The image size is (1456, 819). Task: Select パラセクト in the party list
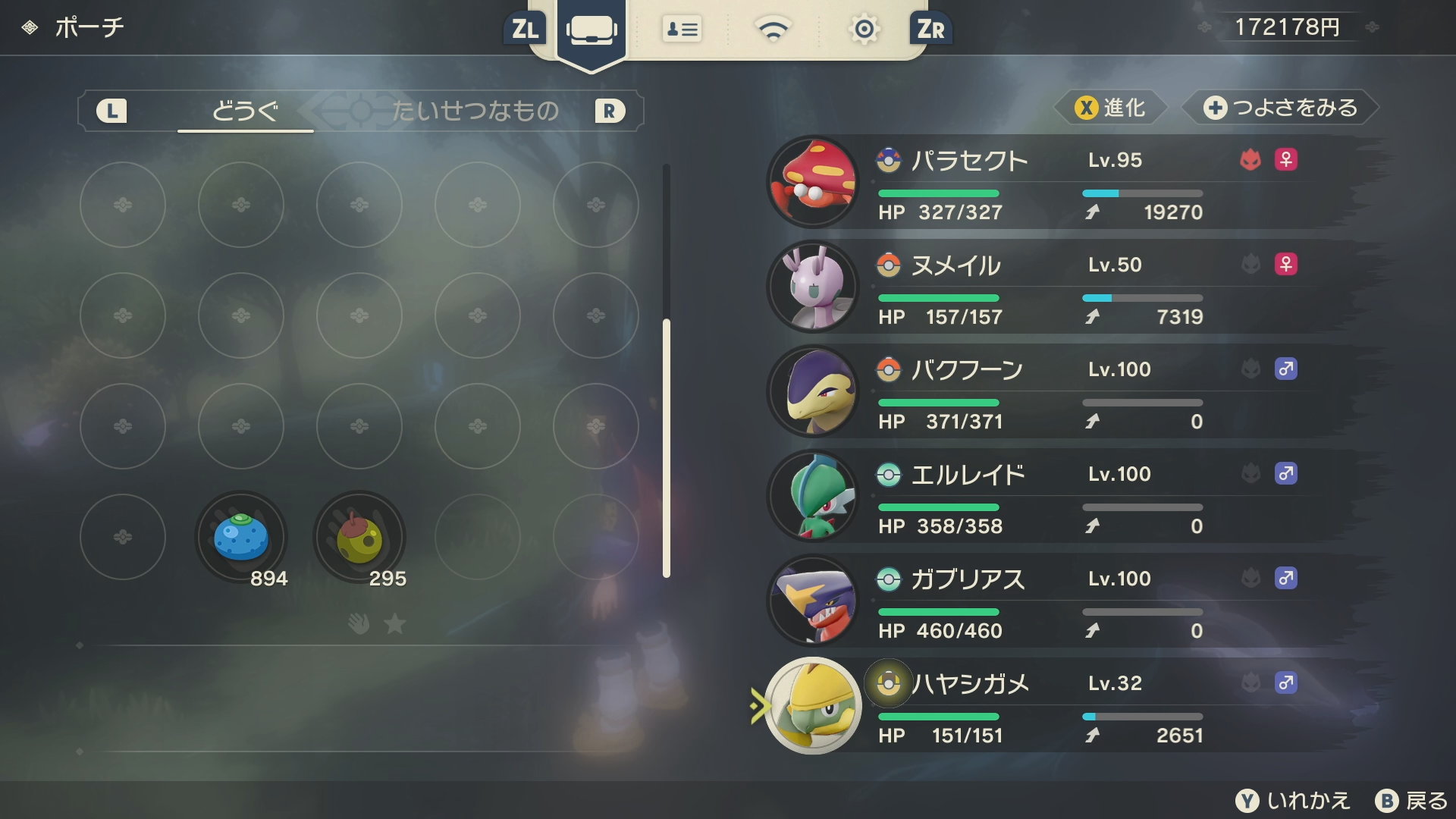point(1062,182)
